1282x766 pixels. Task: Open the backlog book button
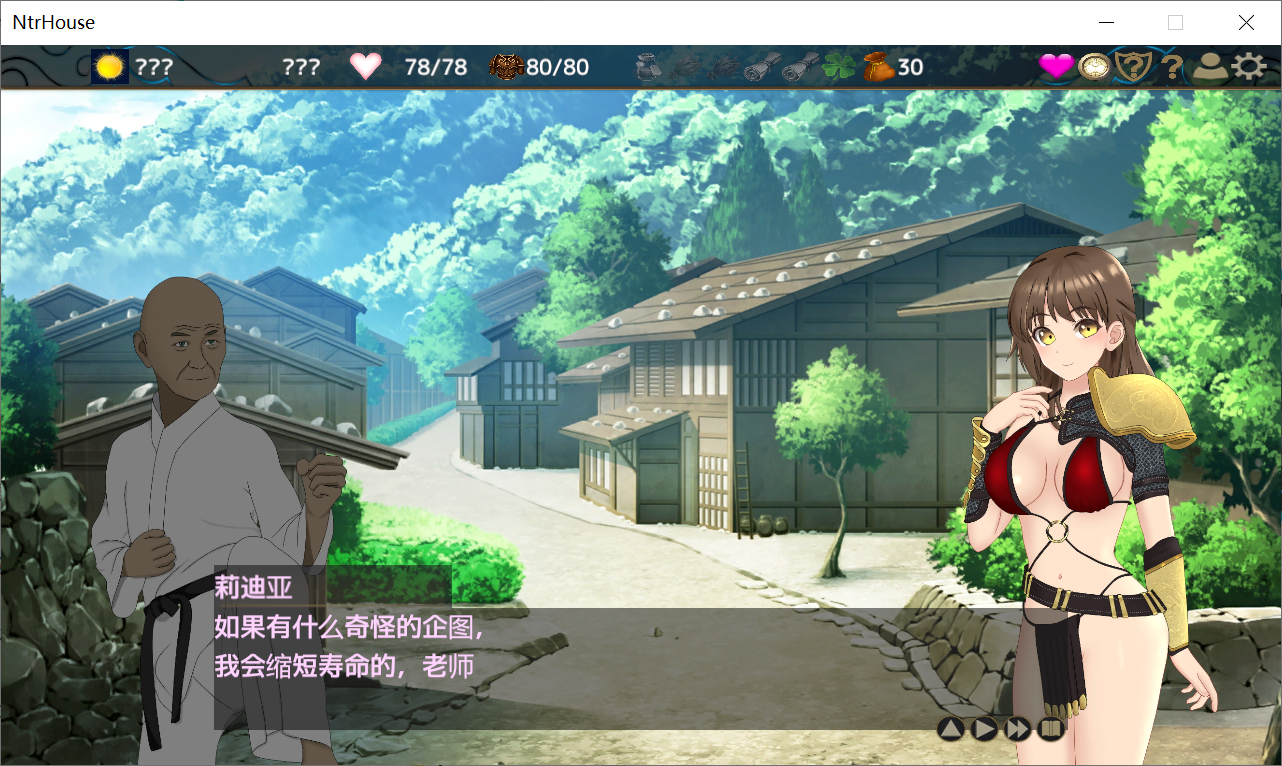point(1050,729)
